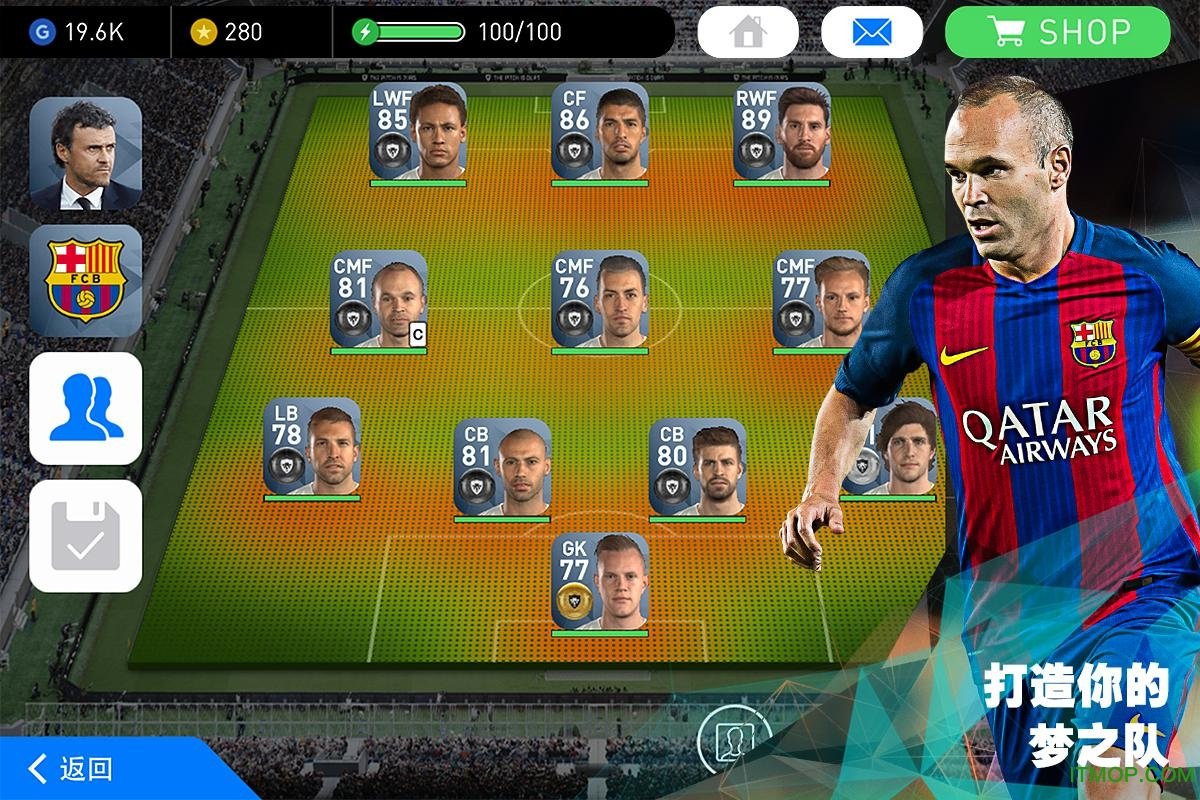The image size is (1200, 800).
Task: Go to the home screen
Action: 747,33
